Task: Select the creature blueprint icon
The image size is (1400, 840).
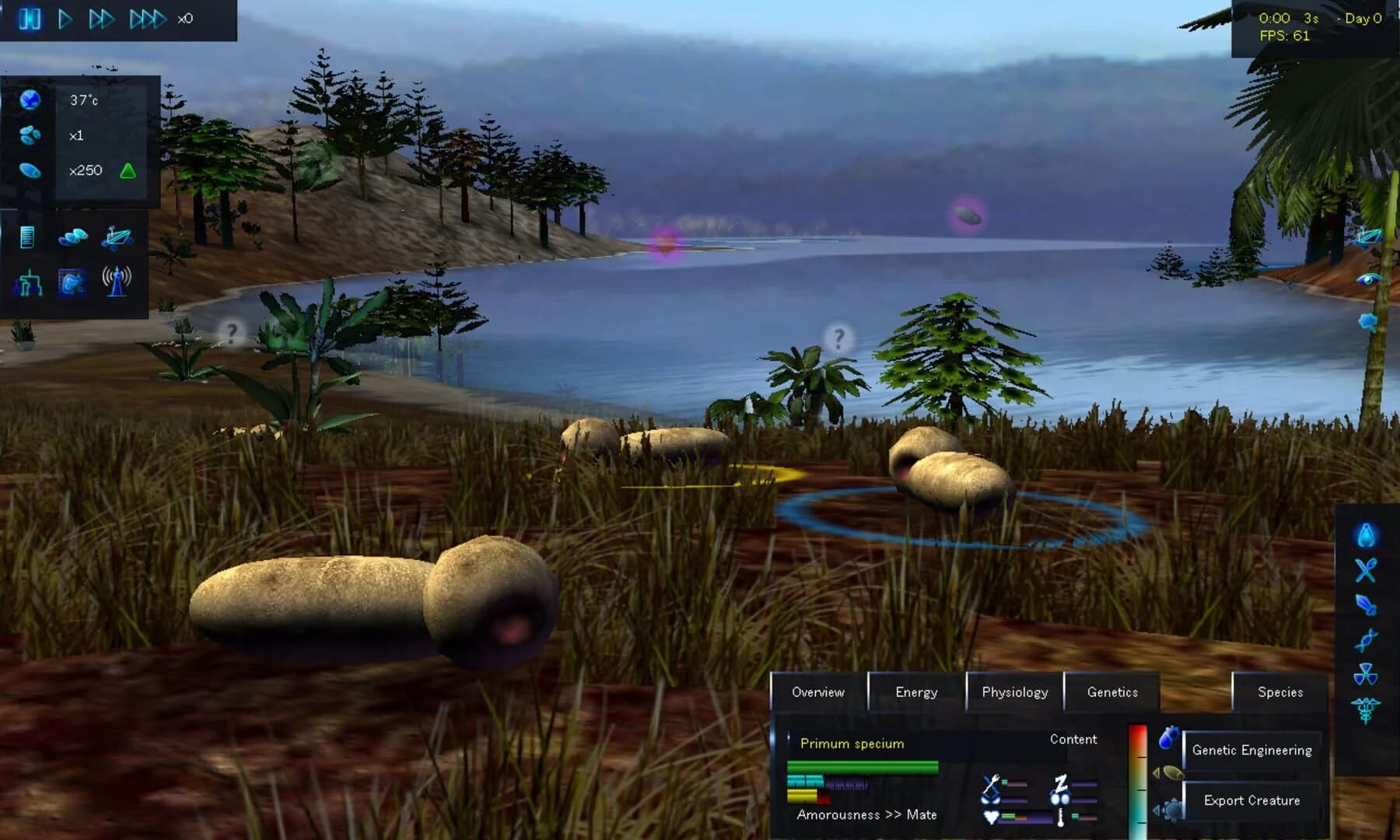Action: pos(72,283)
